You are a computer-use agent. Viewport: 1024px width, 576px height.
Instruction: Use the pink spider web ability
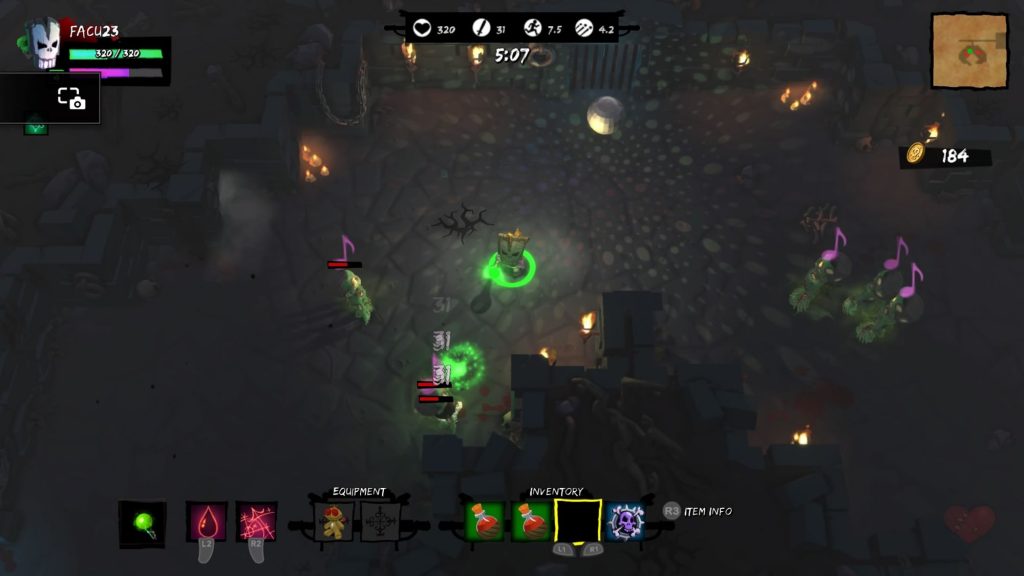pos(257,522)
